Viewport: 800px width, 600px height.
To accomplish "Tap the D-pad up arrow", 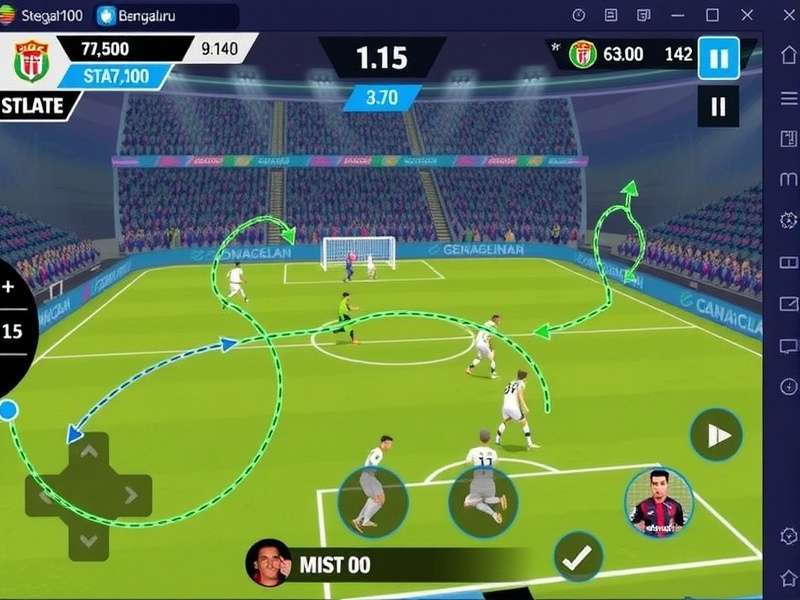I will tap(88, 452).
